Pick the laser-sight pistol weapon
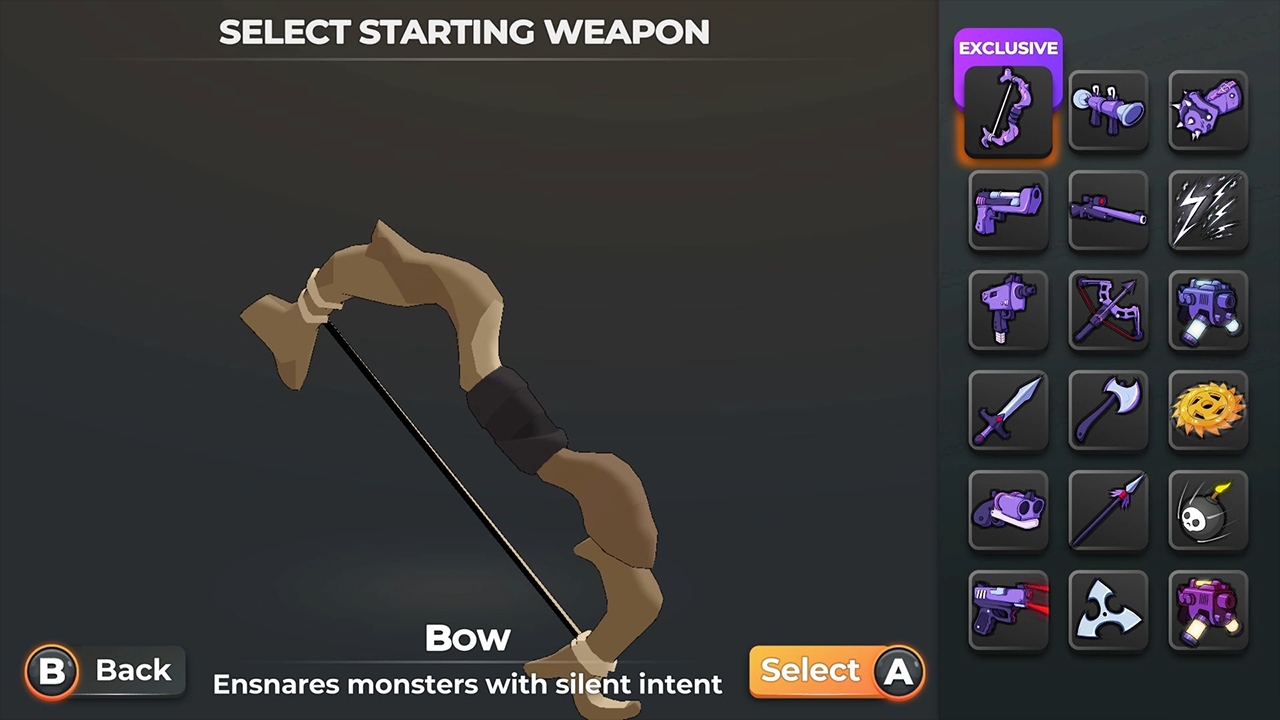The height and width of the screenshot is (720, 1280). (x=1008, y=610)
